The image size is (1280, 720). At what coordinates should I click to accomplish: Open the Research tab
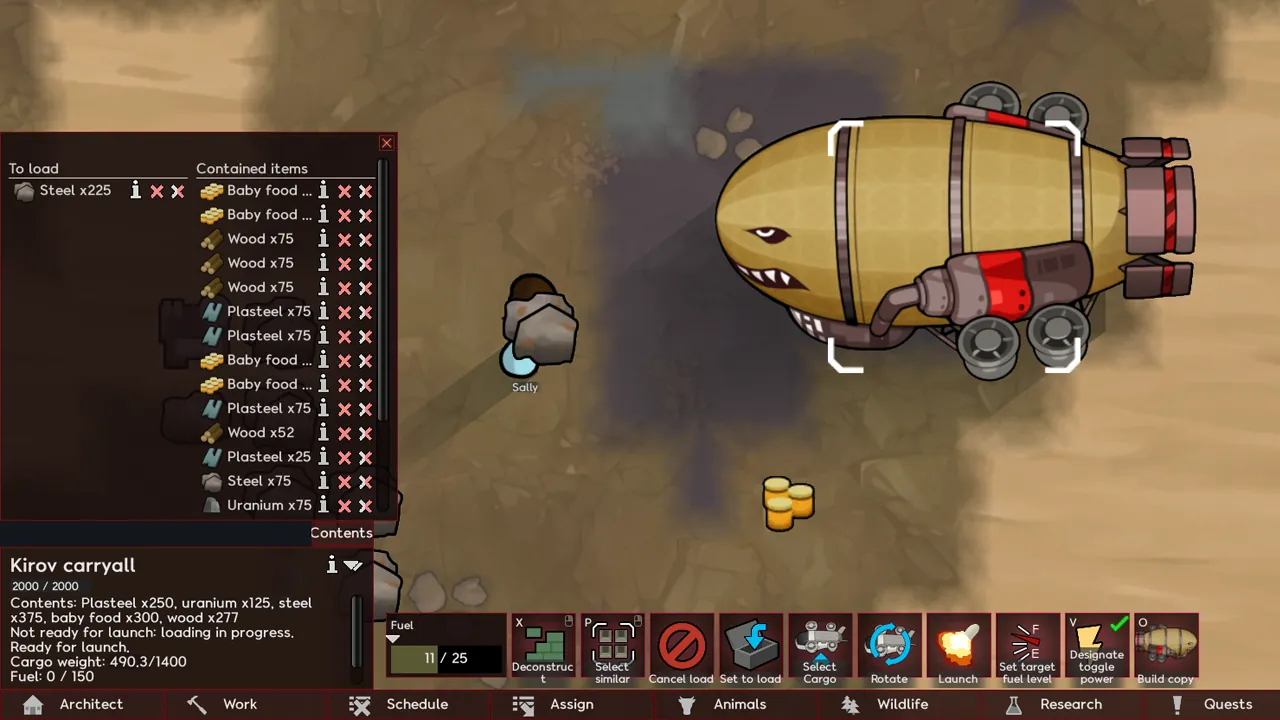tap(1054, 704)
